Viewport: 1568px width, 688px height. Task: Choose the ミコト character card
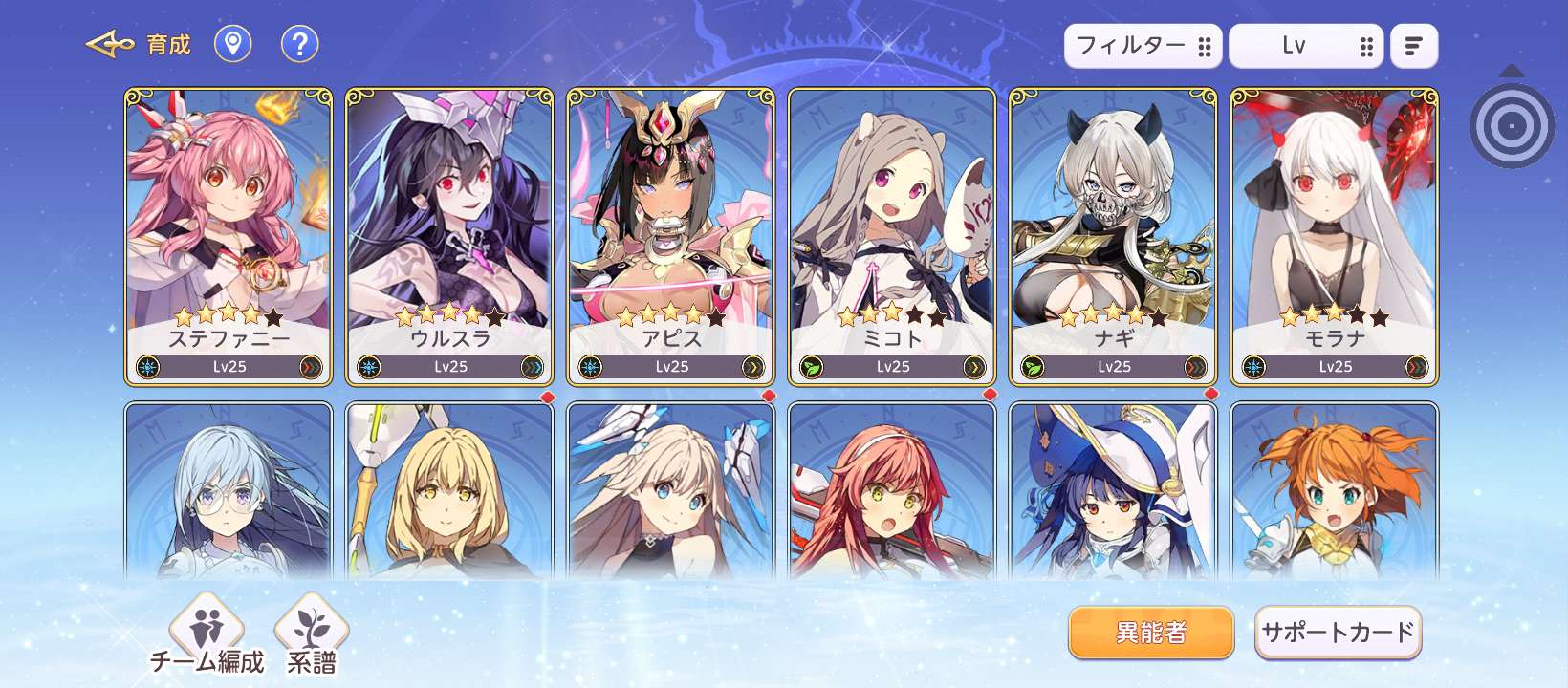pos(892,236)
